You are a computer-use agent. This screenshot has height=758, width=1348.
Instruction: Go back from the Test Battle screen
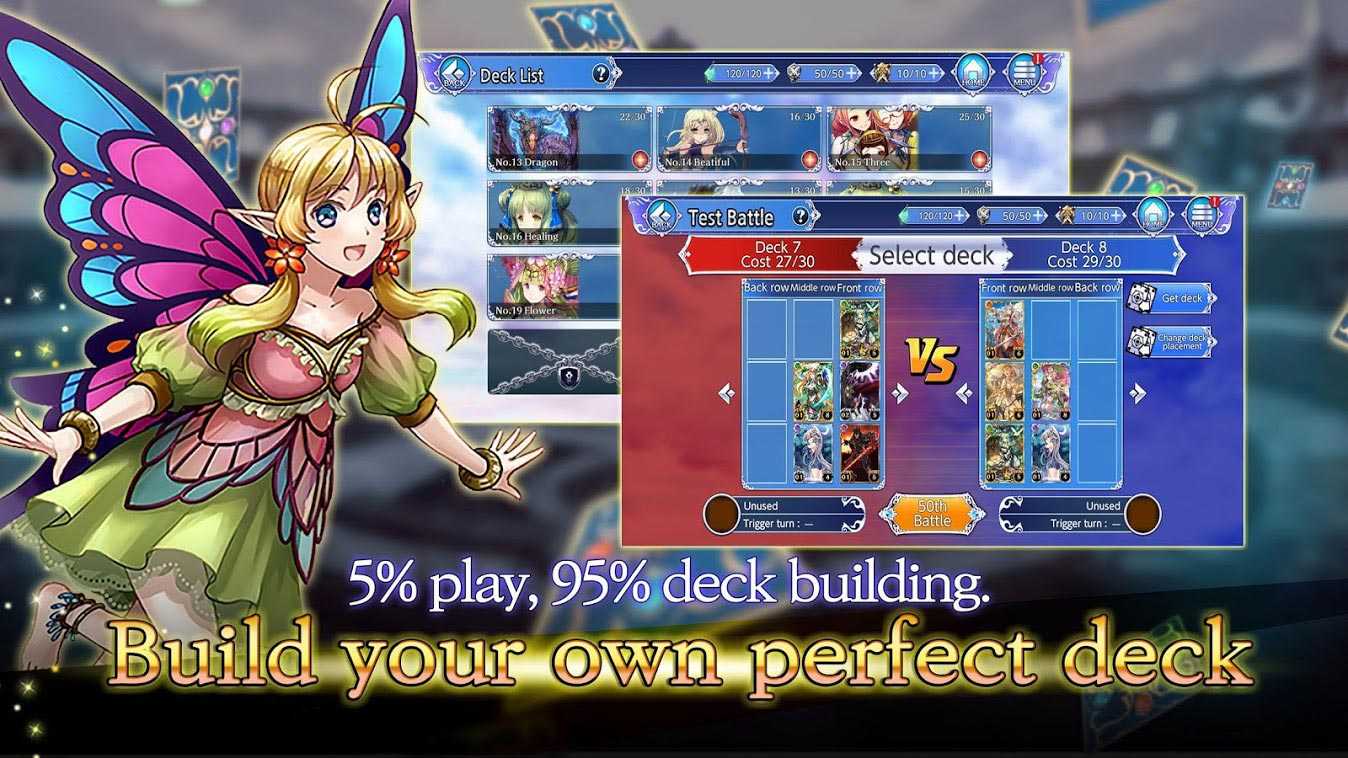coord(658,216)
